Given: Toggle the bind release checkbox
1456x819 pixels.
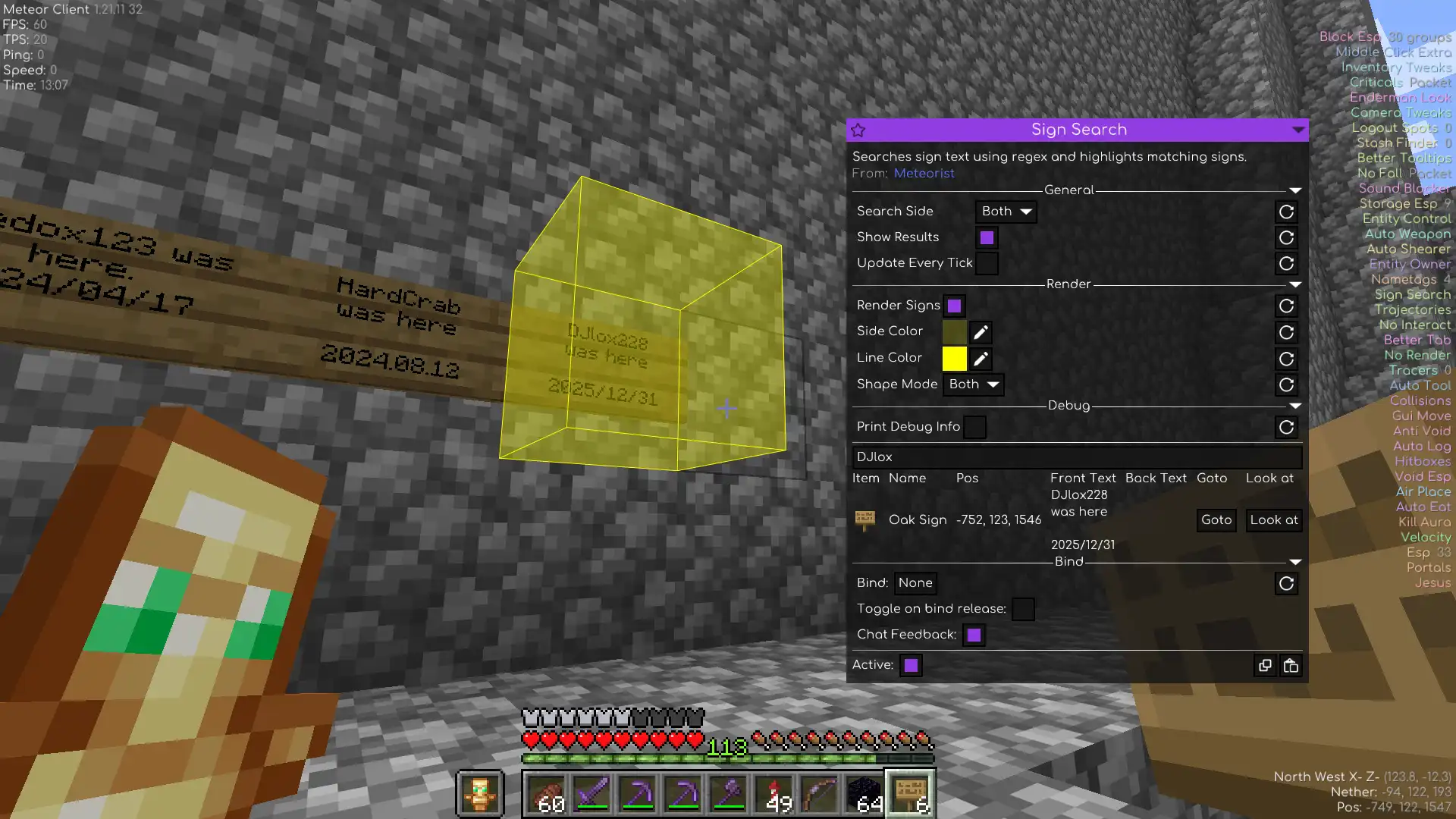Looking at the screenshot, I should [x=1023, y=609].
